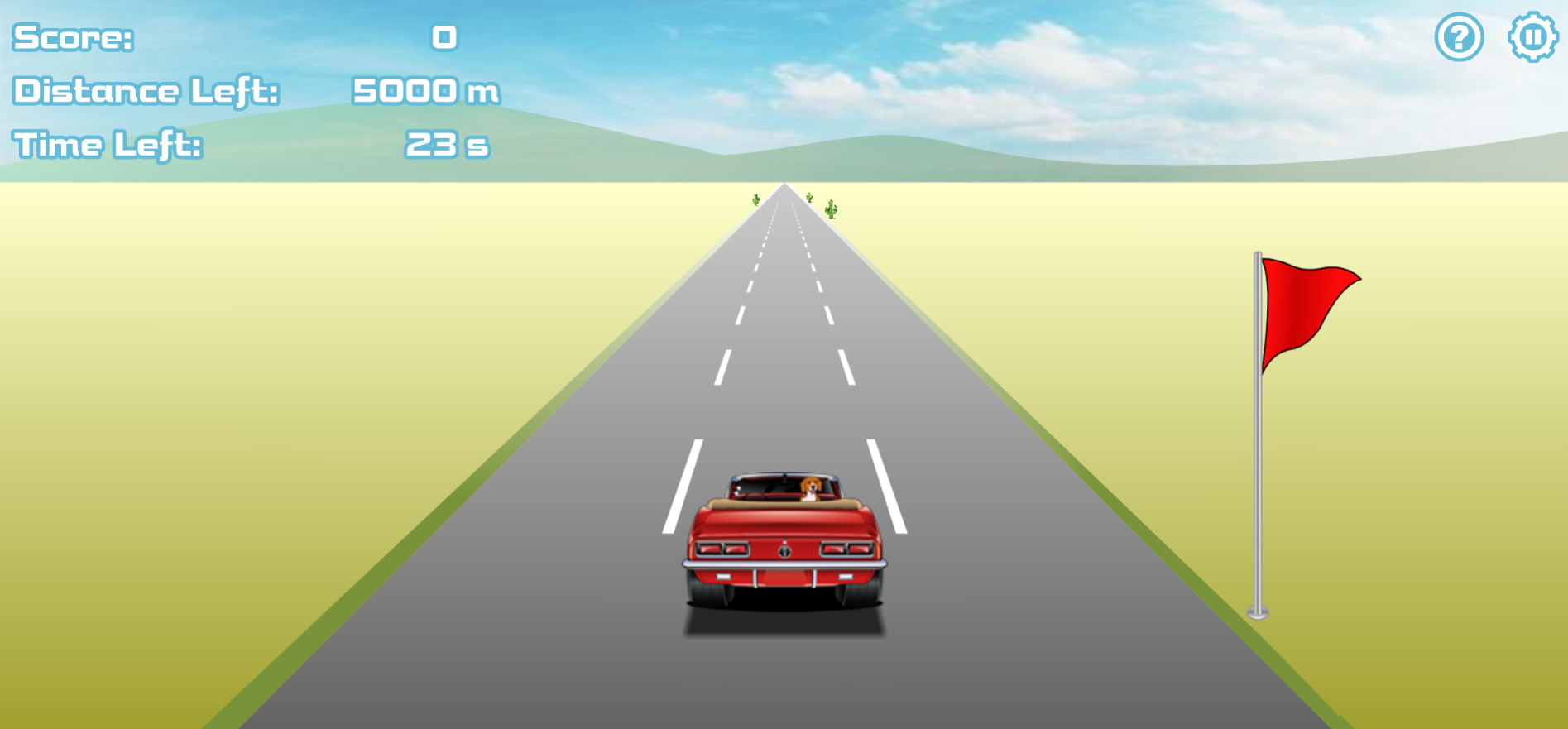Click the cactus on the left roadside

[x=757, y=199]
